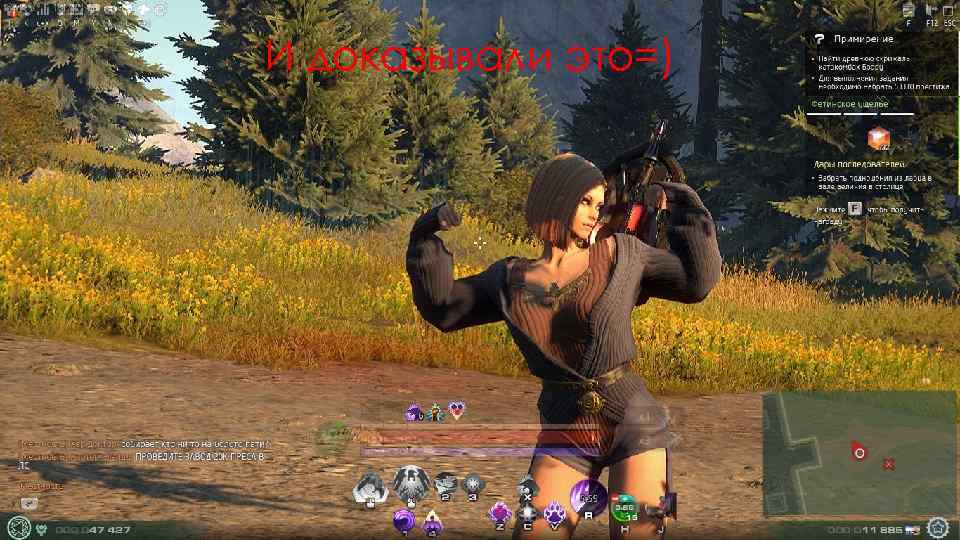Select the red target marker on minimap
The image size is (960, 540).
coord(858,452)
